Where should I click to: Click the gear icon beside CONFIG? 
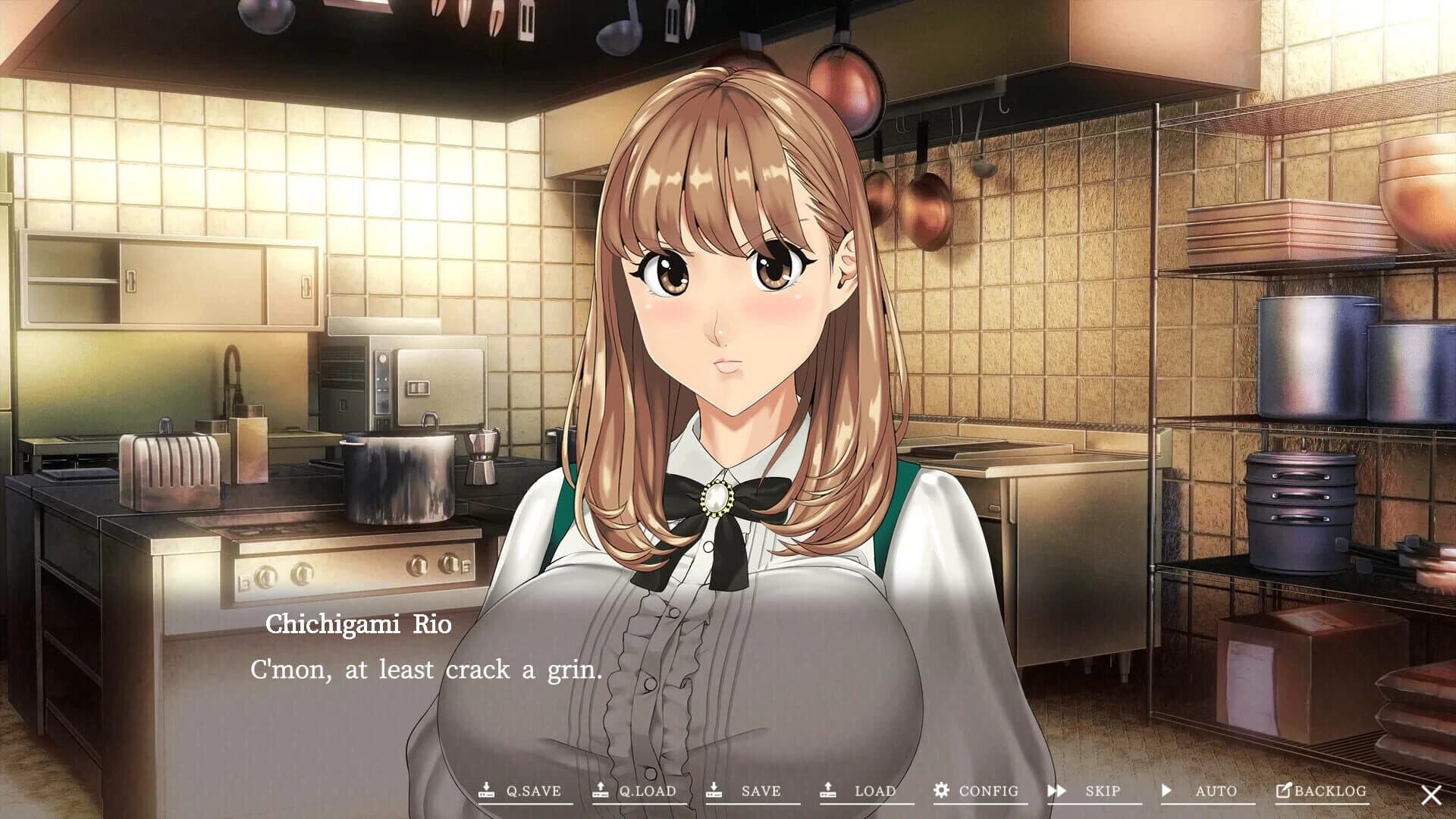point(940,791)
